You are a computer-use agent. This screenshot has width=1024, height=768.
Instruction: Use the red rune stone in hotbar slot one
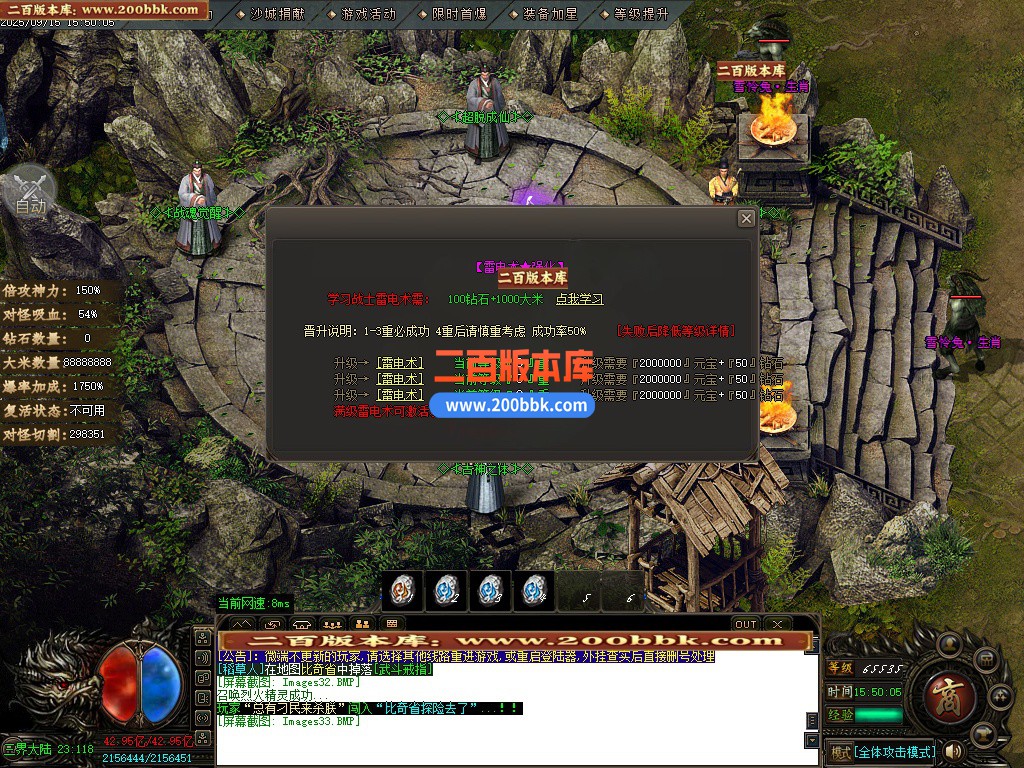(x=402, y=591)
